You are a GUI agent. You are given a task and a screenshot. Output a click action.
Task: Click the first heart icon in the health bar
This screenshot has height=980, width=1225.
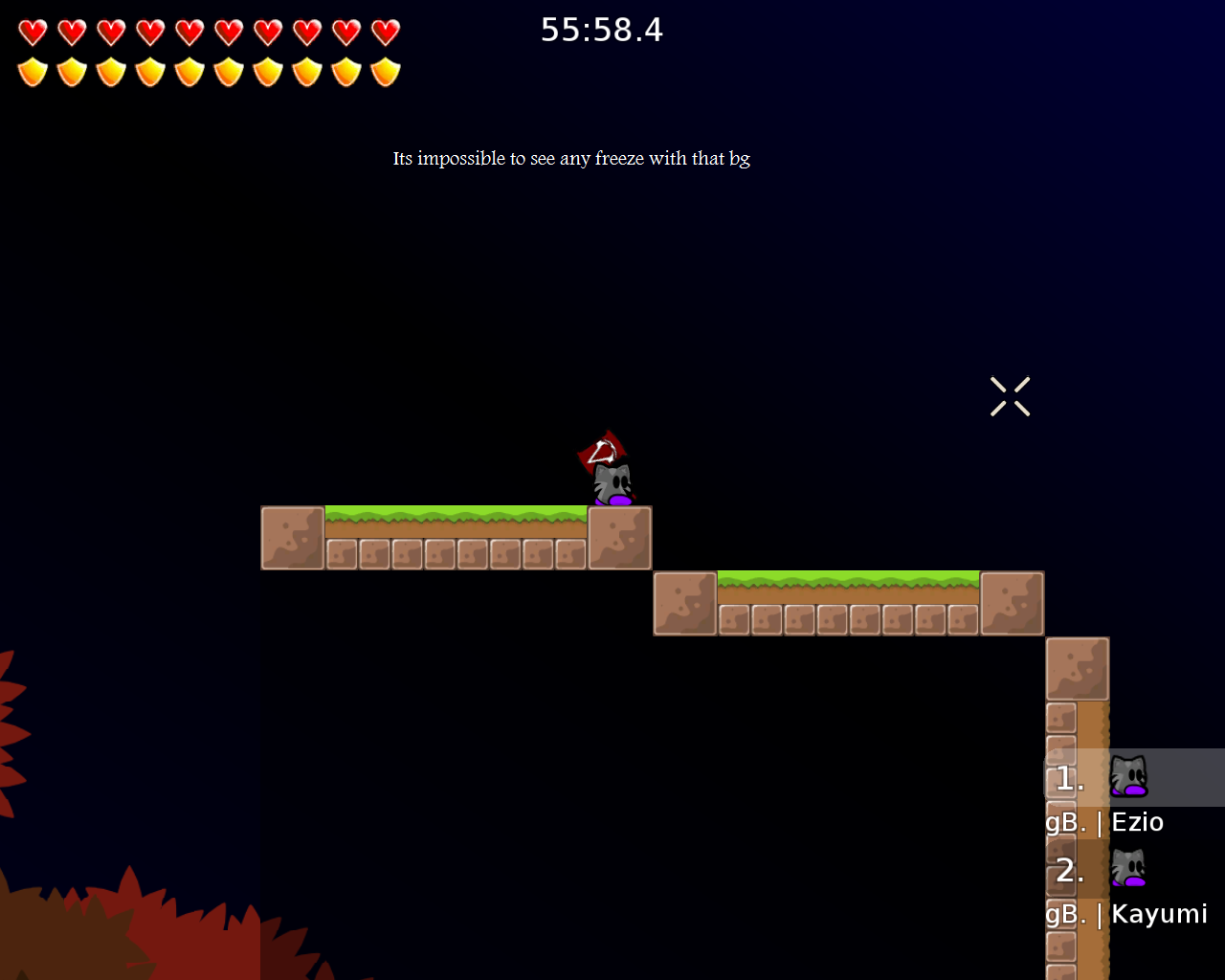click(32, 32)
